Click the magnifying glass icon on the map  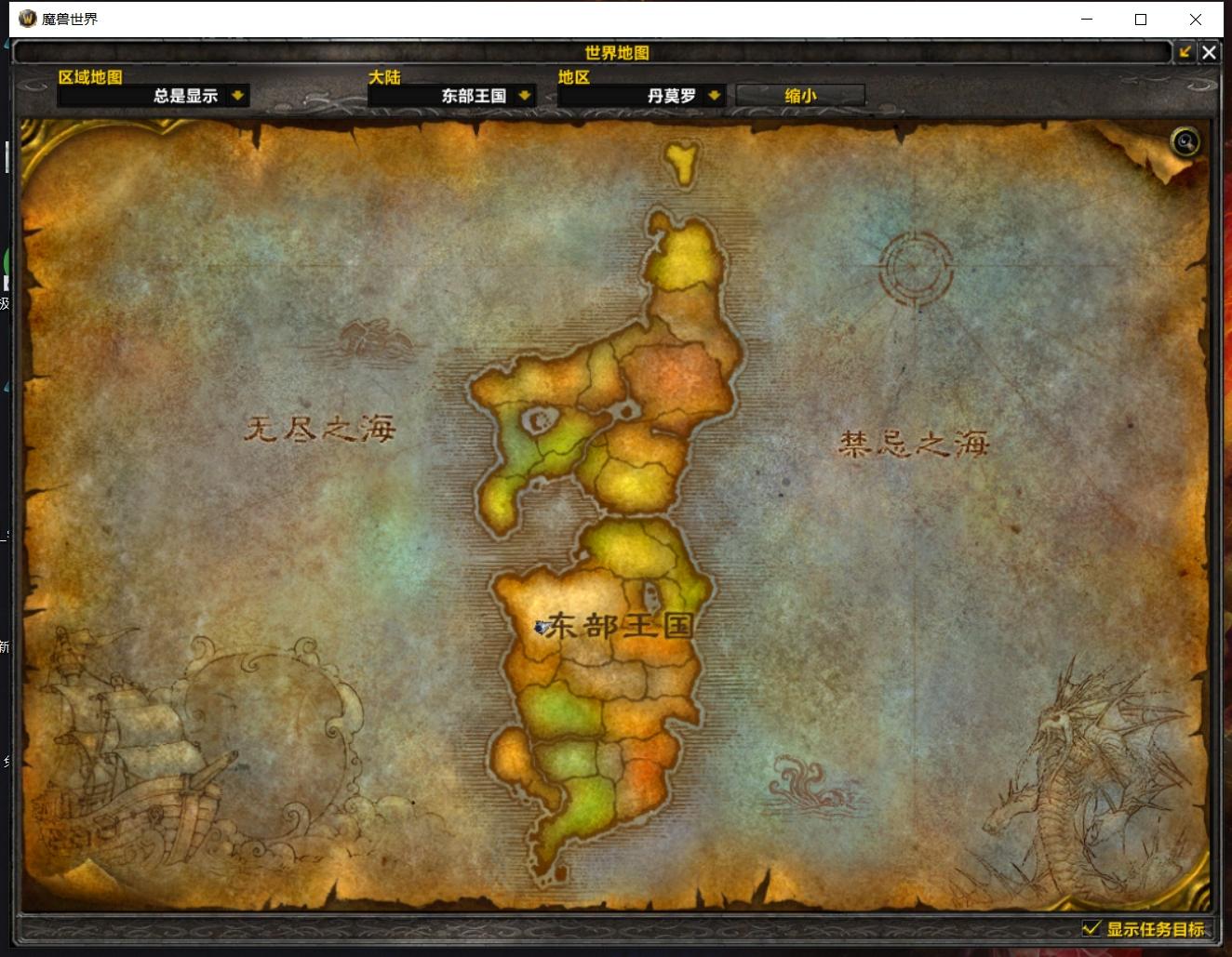[1185, 142]
